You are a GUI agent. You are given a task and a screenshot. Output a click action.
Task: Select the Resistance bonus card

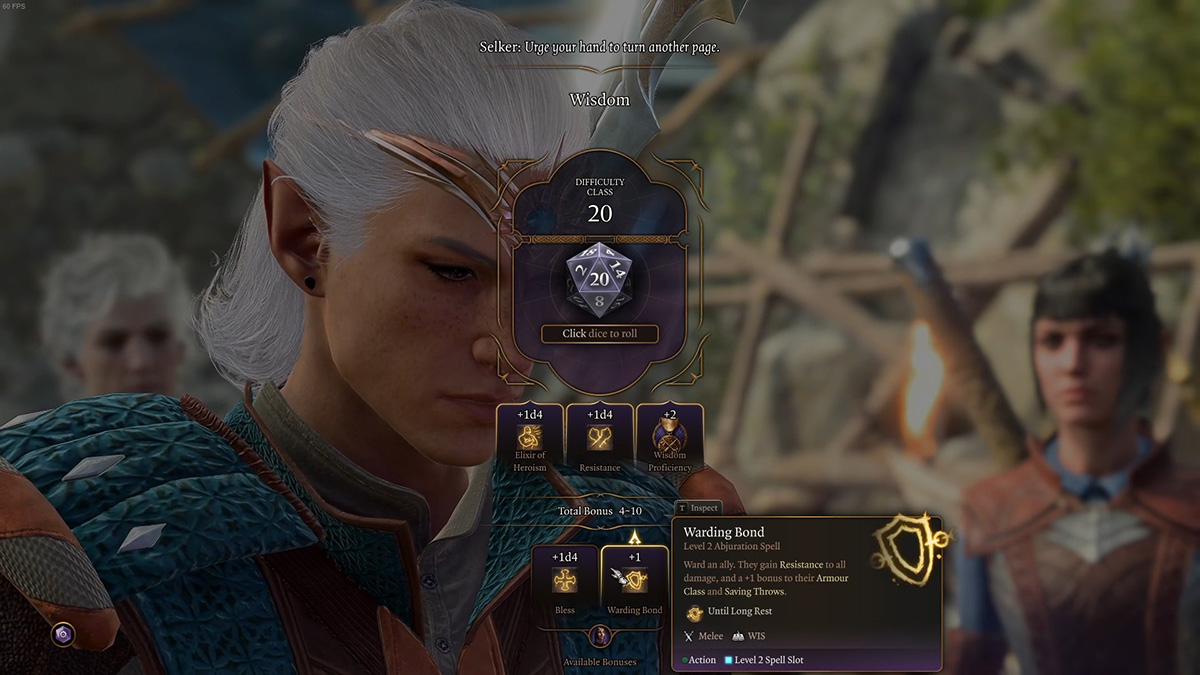pyautogui.click(x=600, y=438)
